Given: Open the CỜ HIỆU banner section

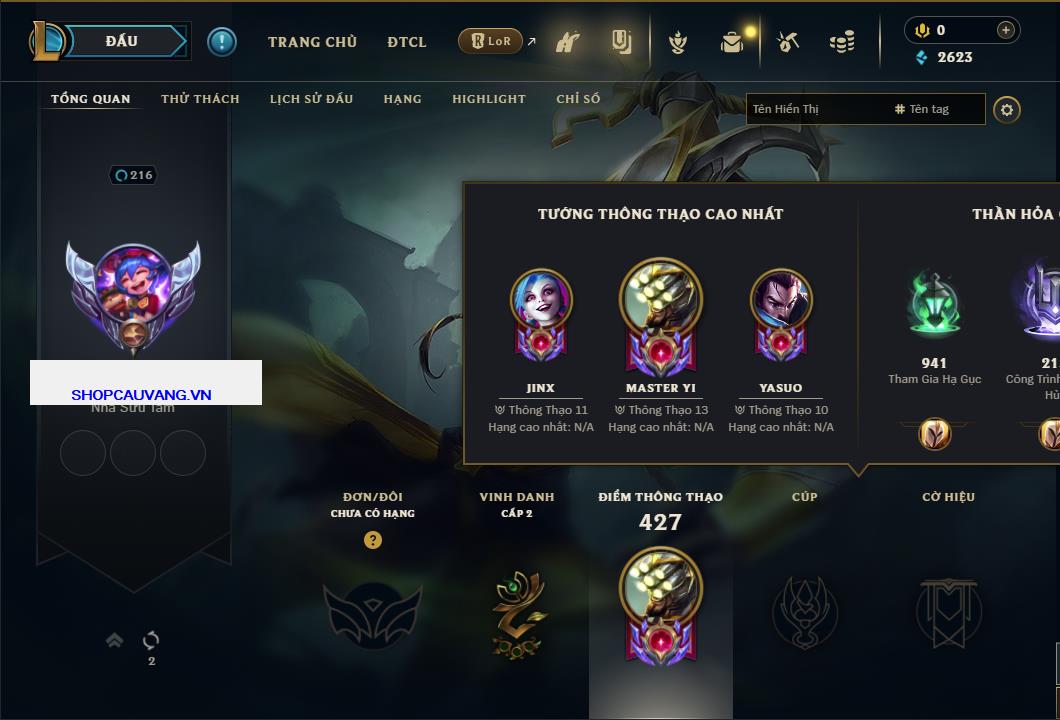Looking at the screenshot, I should click(948, 612).
